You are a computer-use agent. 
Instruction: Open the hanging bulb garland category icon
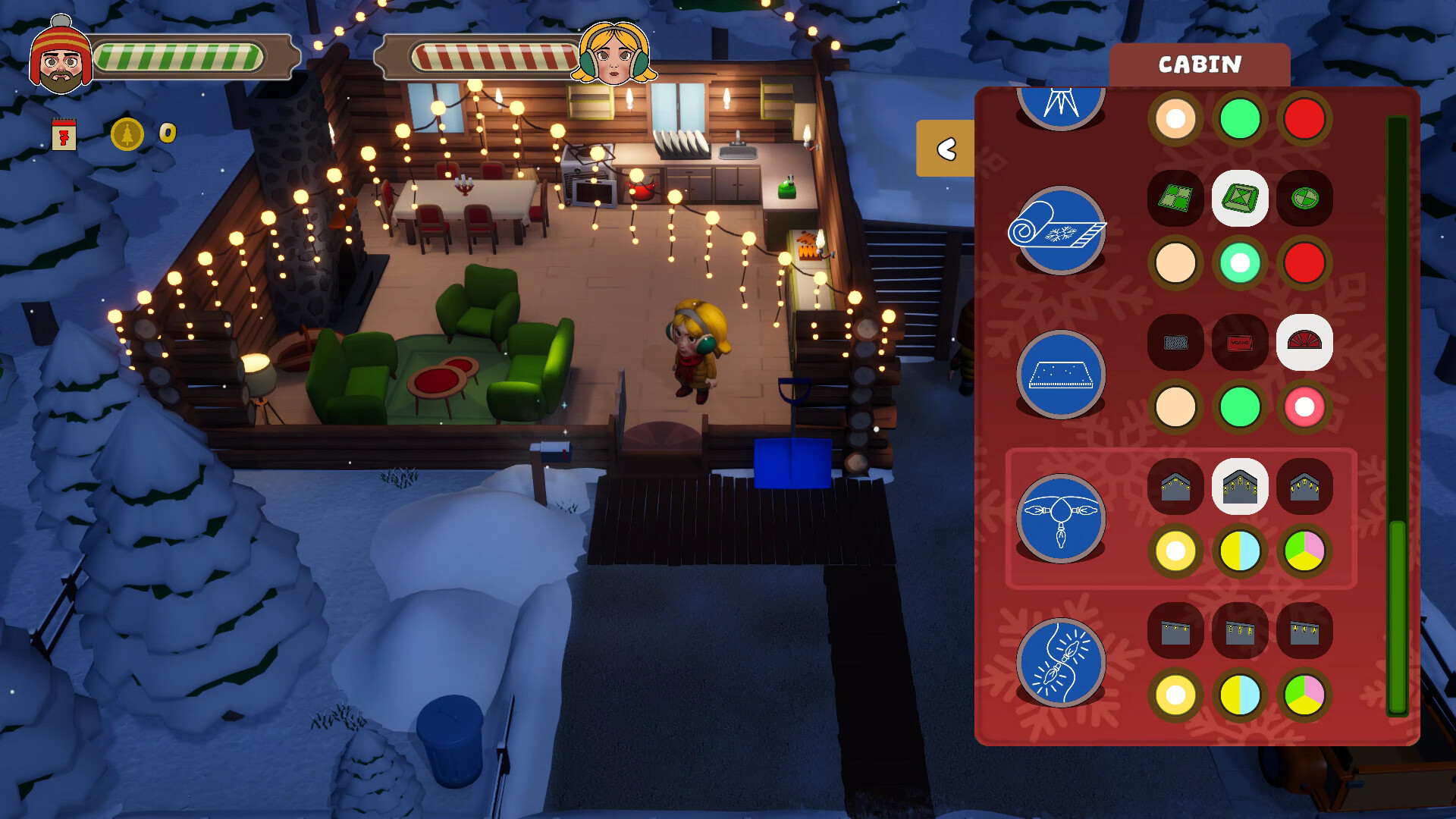point(1060,518)
